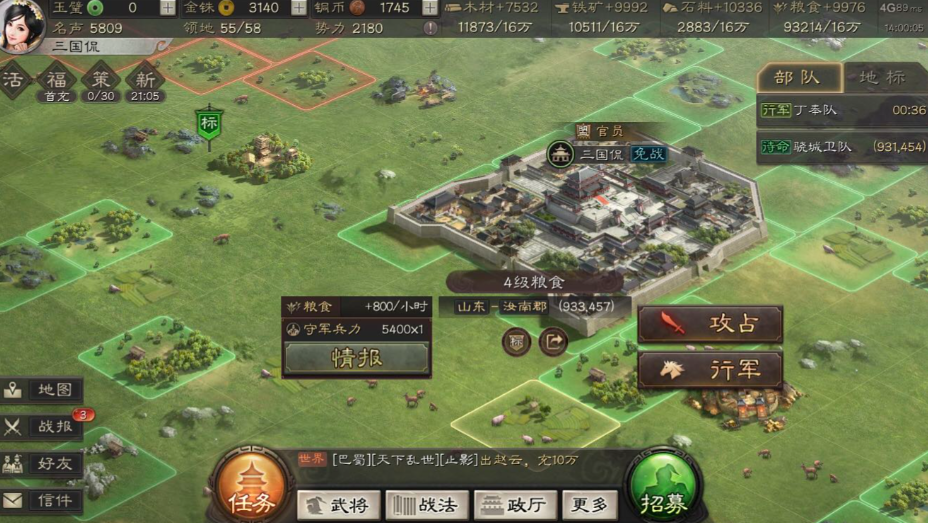Select the 丁奉队 marching troop row
The width and height of the screenshot is (928, 523).
coord(842,110)
